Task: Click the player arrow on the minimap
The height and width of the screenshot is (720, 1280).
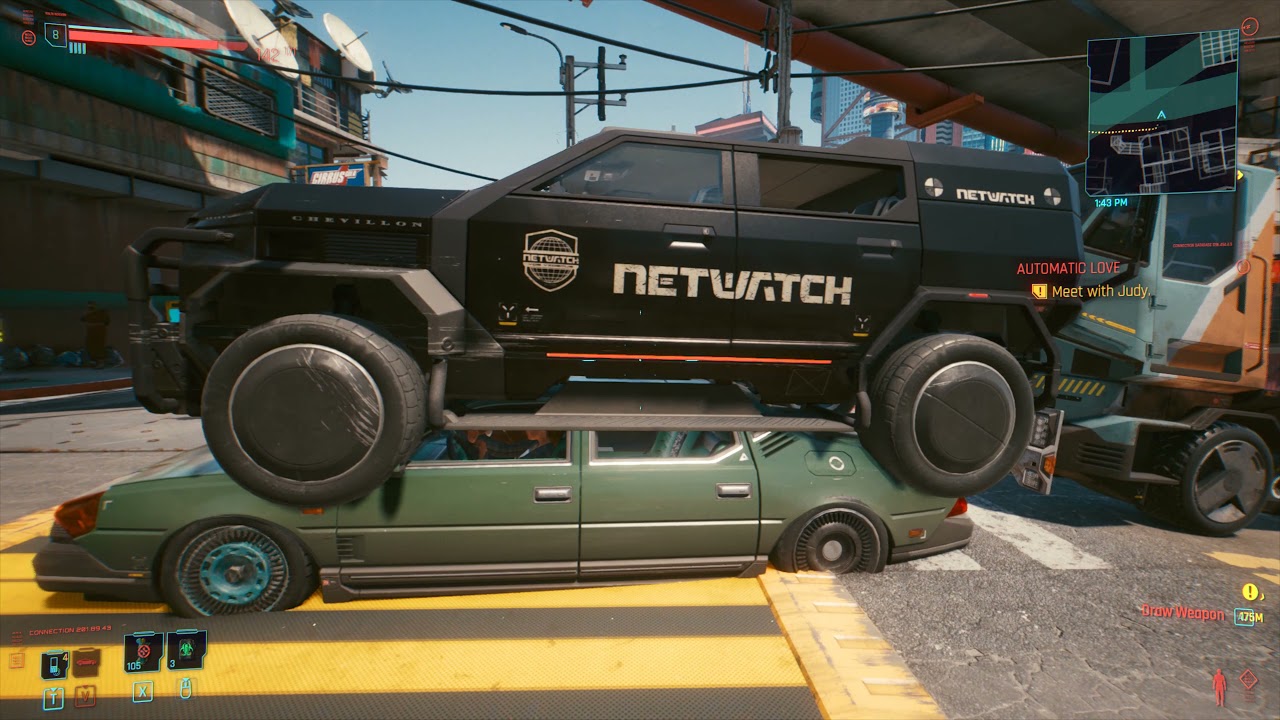Action: tap(1160, 115)
